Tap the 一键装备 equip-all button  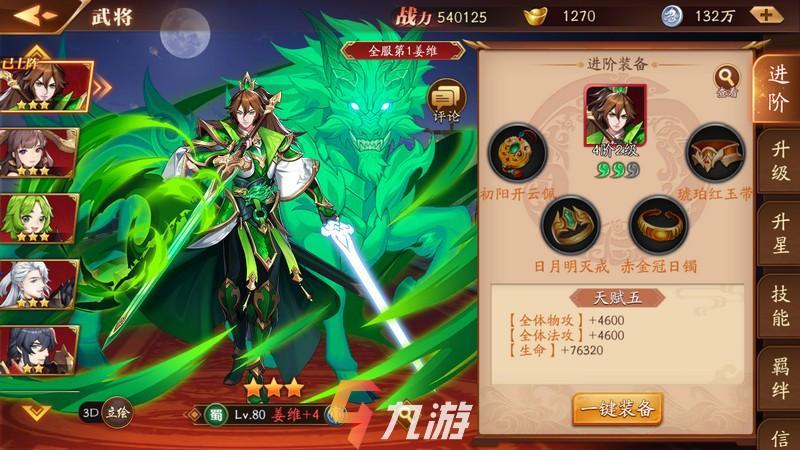pos(617,408)
